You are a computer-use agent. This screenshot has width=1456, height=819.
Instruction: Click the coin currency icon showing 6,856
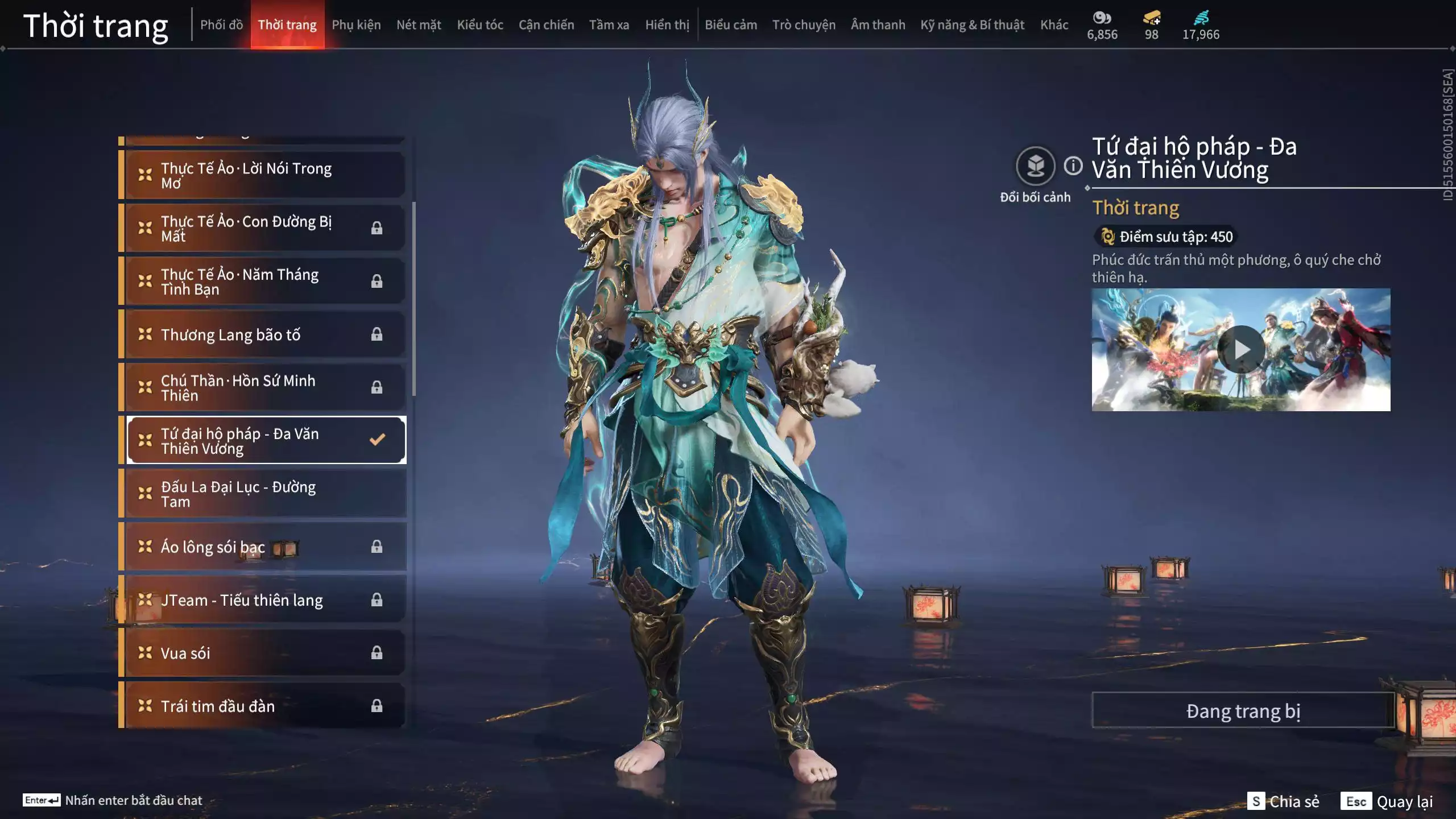pyautogui.click(x=1102, y=19)
